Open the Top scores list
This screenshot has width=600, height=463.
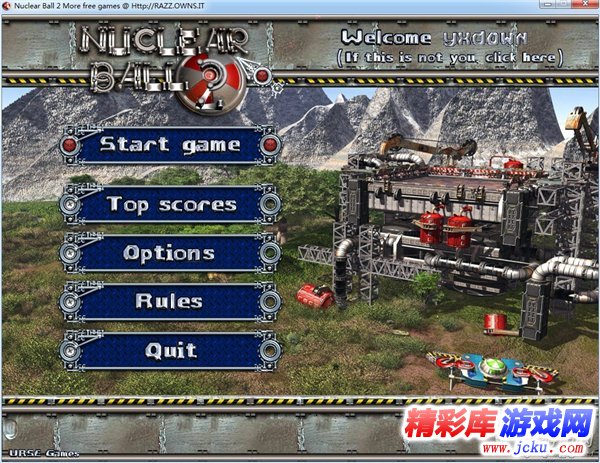tap(170, 205)
